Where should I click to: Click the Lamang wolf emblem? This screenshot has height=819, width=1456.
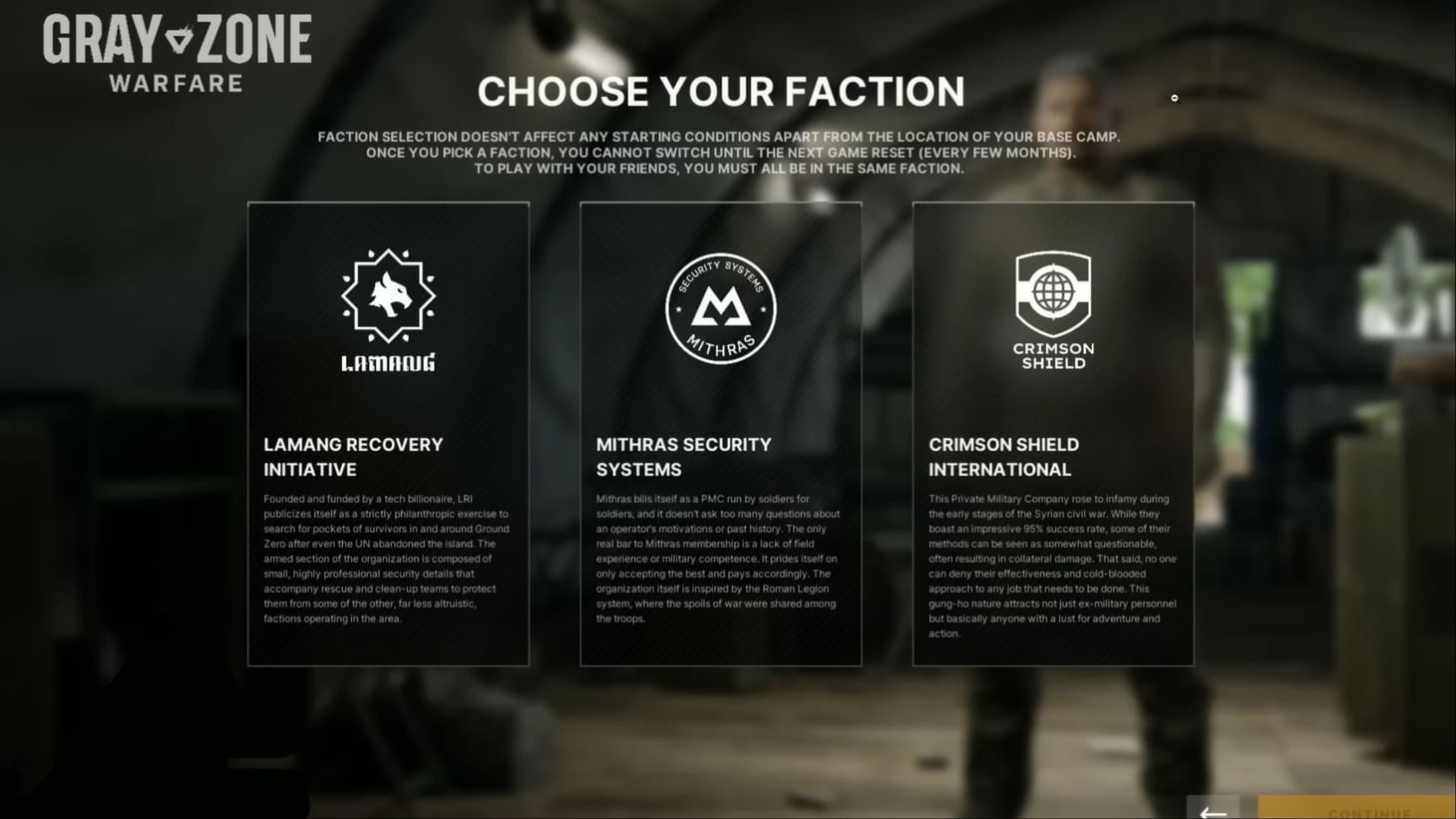(388, 296)
